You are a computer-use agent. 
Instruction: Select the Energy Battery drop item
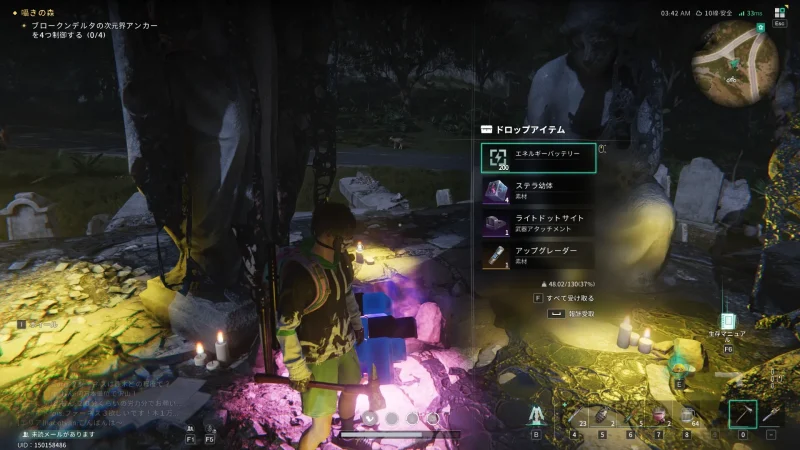(x=538, y=158)
